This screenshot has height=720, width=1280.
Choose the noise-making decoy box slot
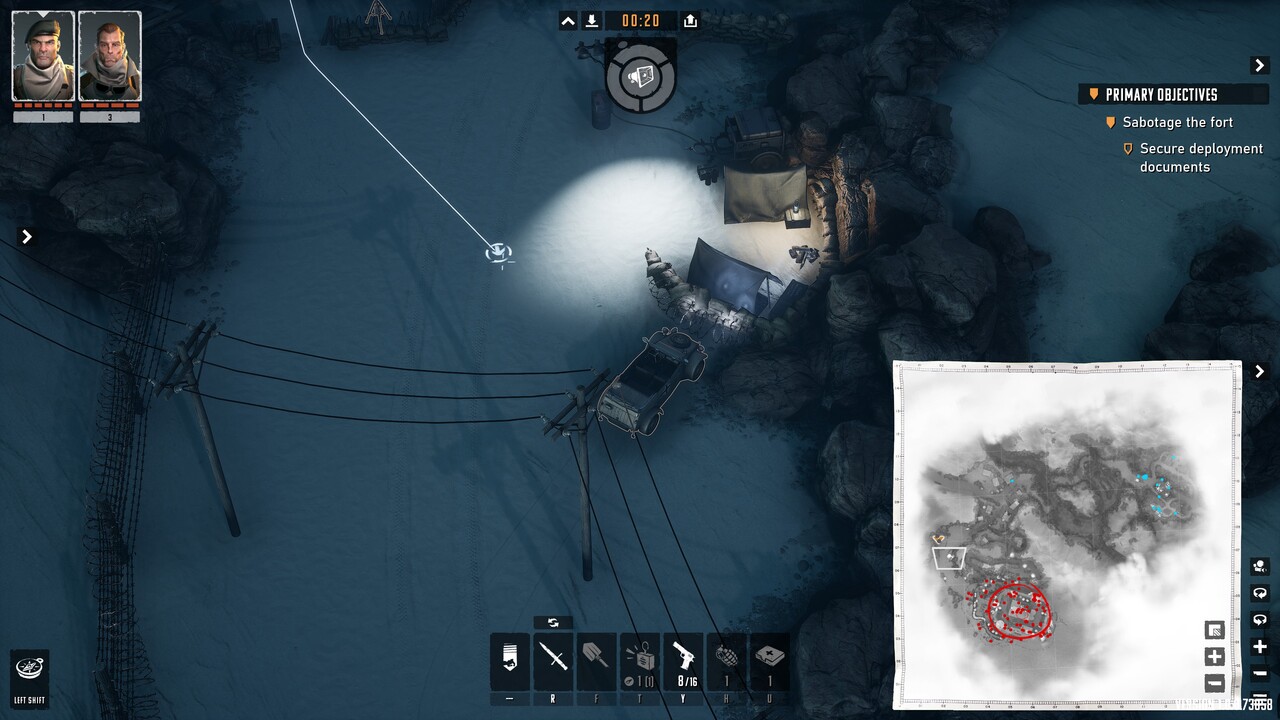pos(640,658)
